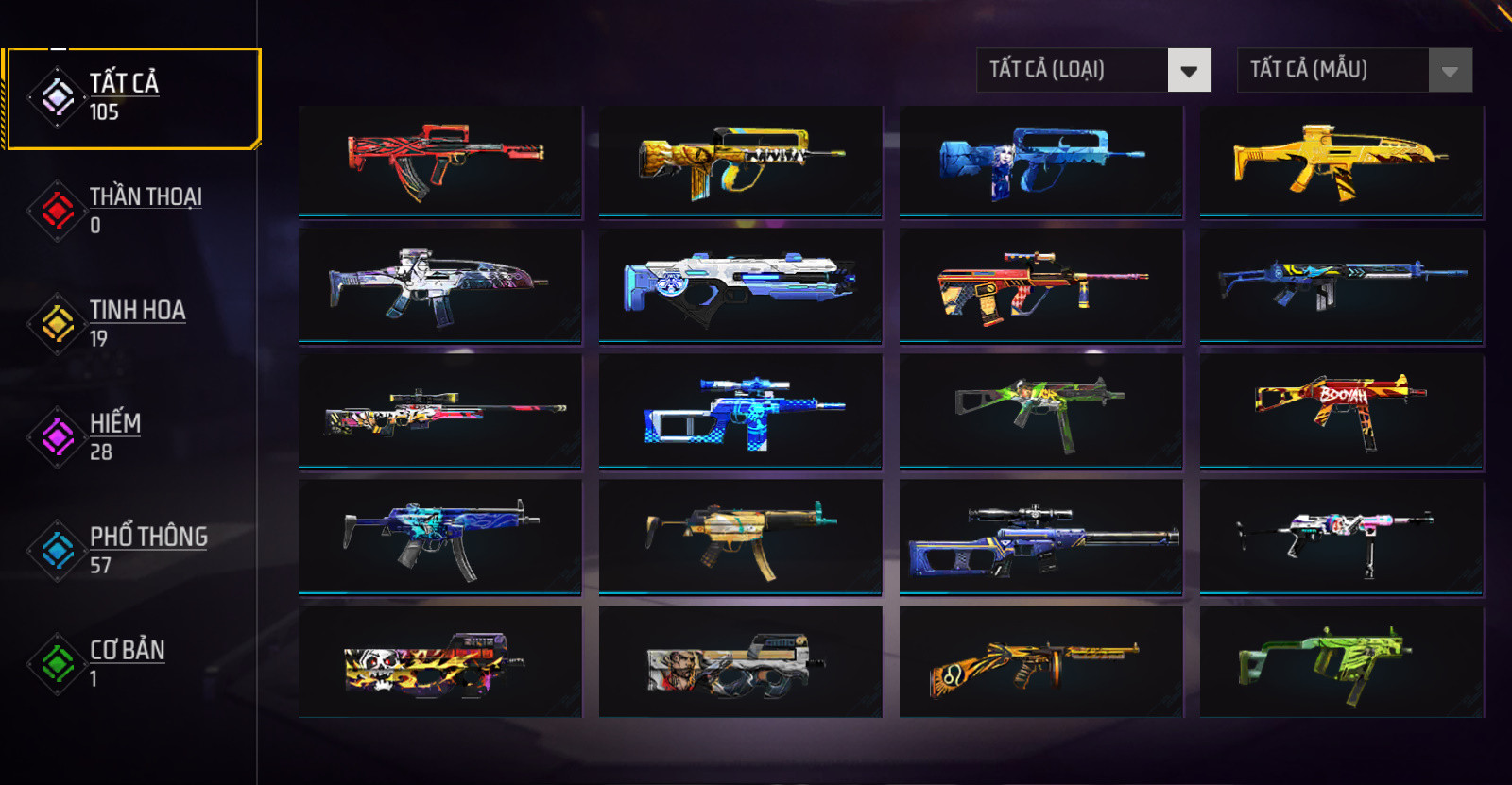Choose the white and blue futuristic rifle skin
Image resolution: width=1512 pixels, height=785 pixels.
(x=740, y=284)
